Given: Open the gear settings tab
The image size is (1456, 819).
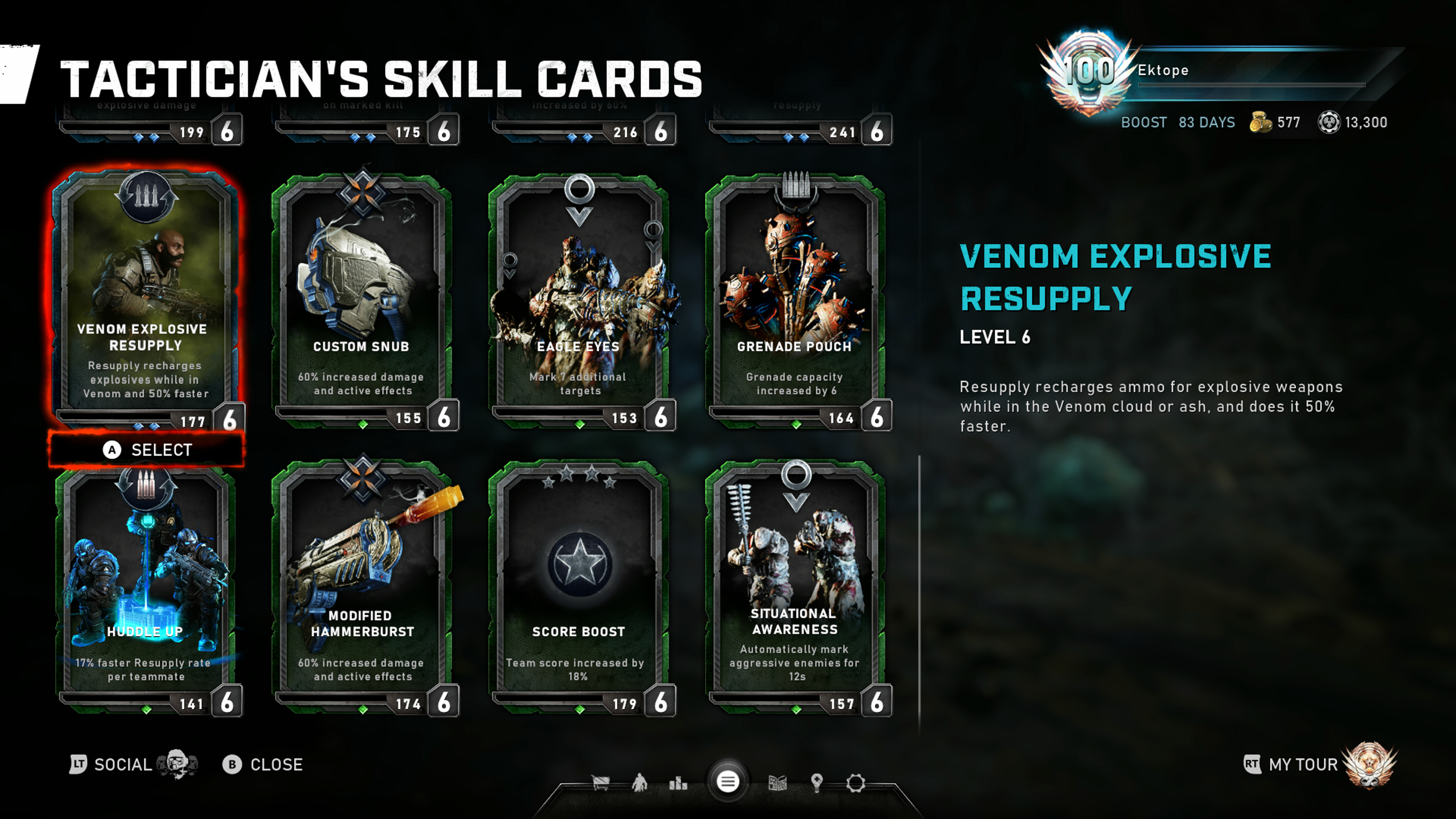Looking at the screenshot, I should tap(856, 783).
